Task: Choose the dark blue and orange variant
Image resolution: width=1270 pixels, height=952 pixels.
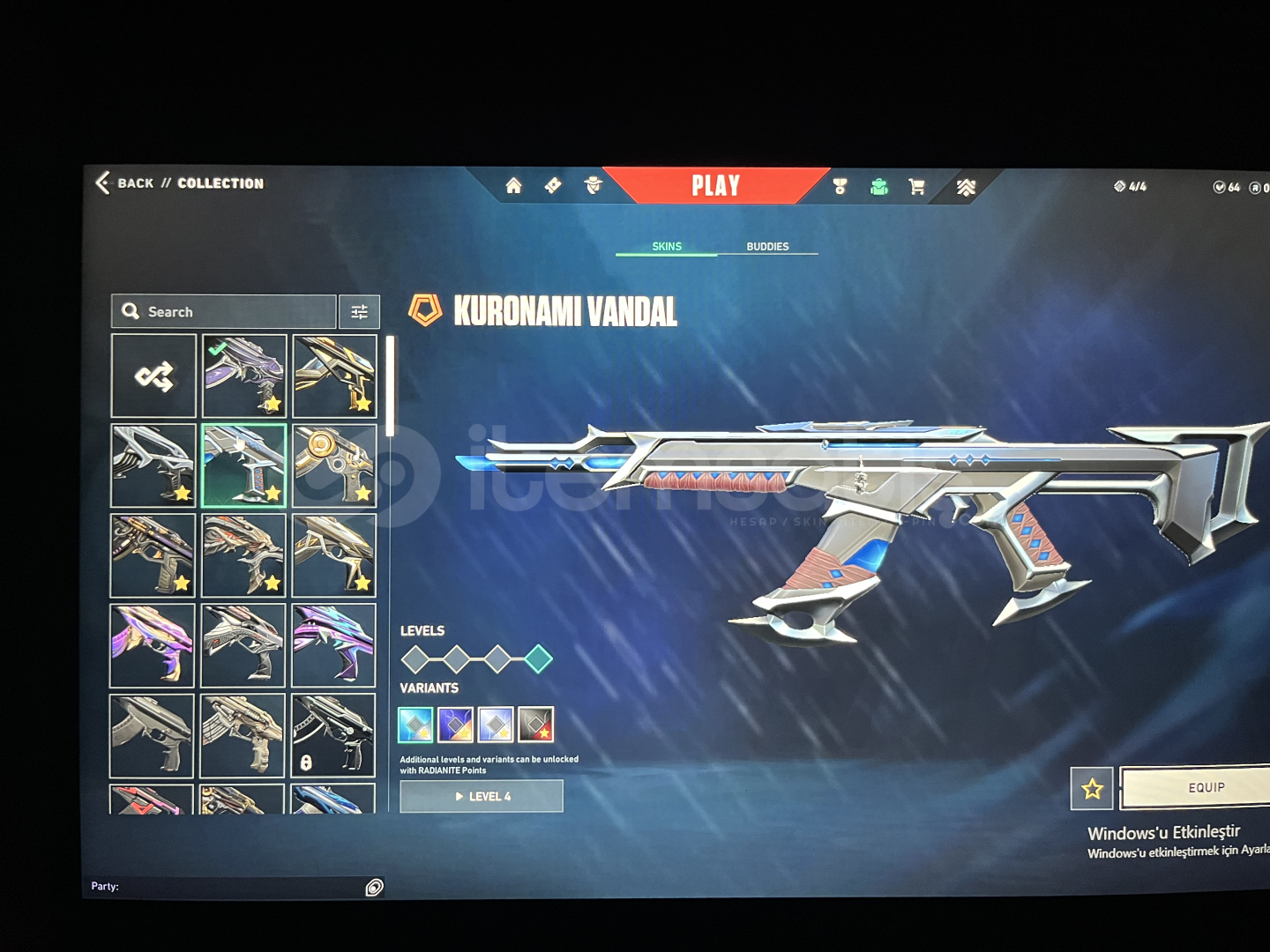Action: click(455, 725)
